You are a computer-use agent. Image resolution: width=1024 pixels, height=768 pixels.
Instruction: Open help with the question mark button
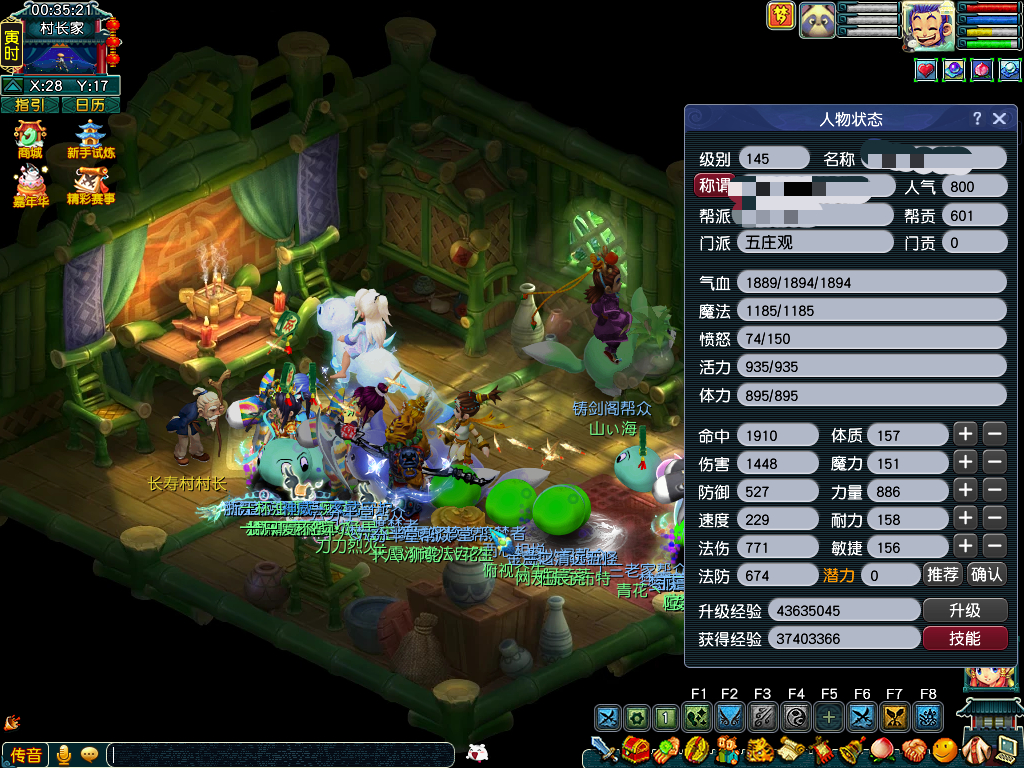click(x=977, y=119)
